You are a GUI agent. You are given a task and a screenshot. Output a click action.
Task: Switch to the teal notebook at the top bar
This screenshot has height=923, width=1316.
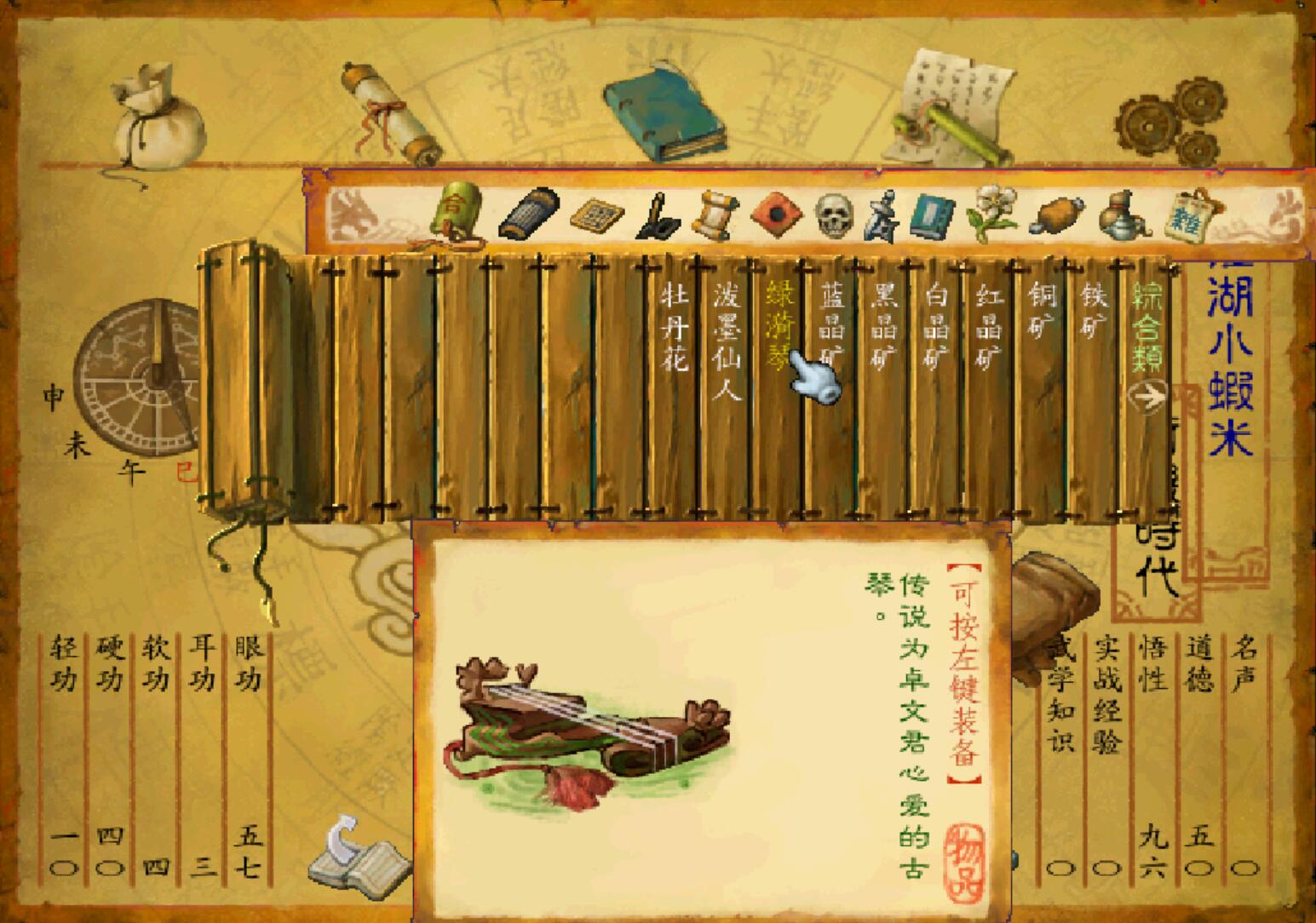(664, 111)
